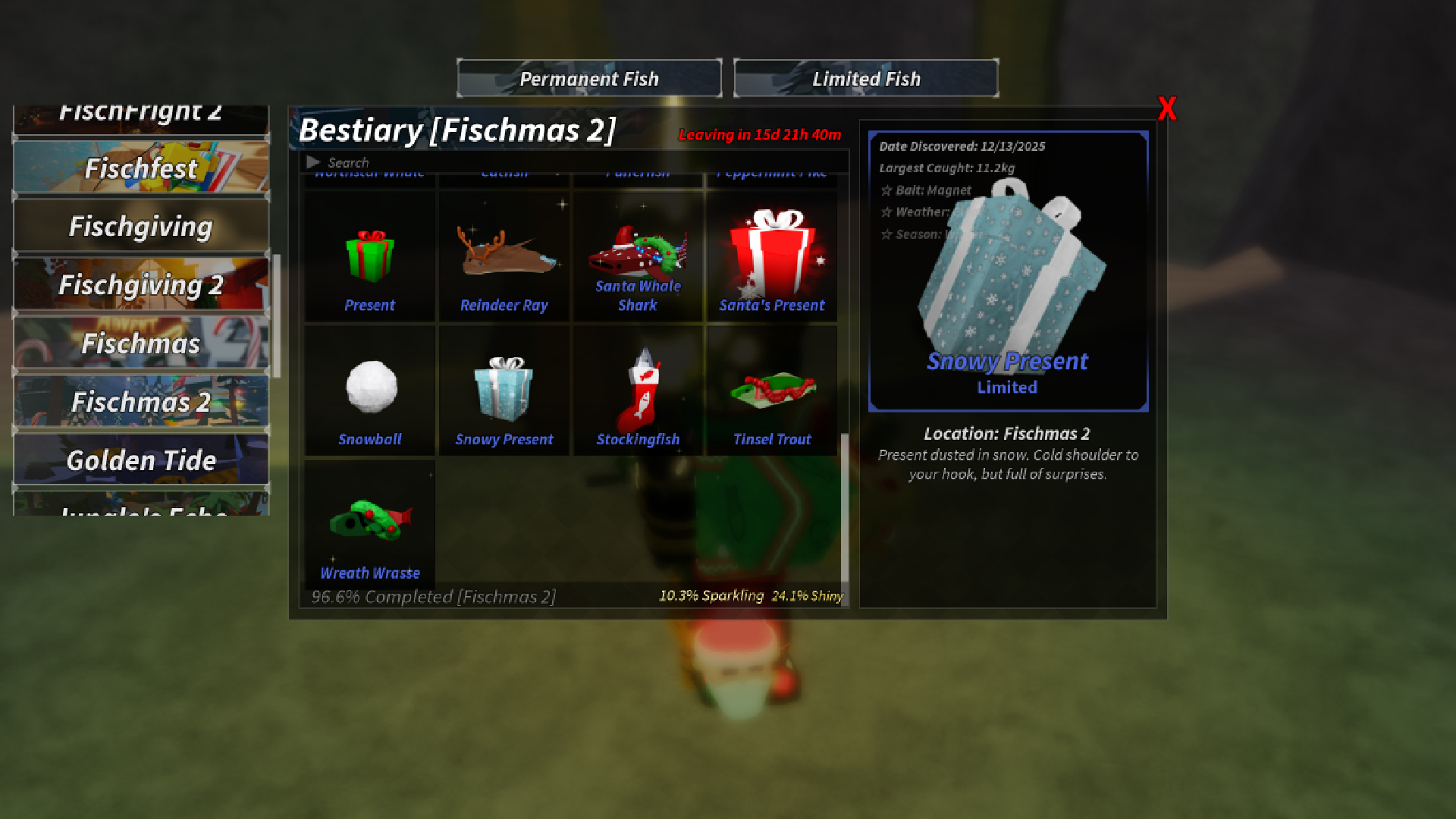Switch to the Limited Fish tab
The image size is (1456, 819).
coord(866,77)
